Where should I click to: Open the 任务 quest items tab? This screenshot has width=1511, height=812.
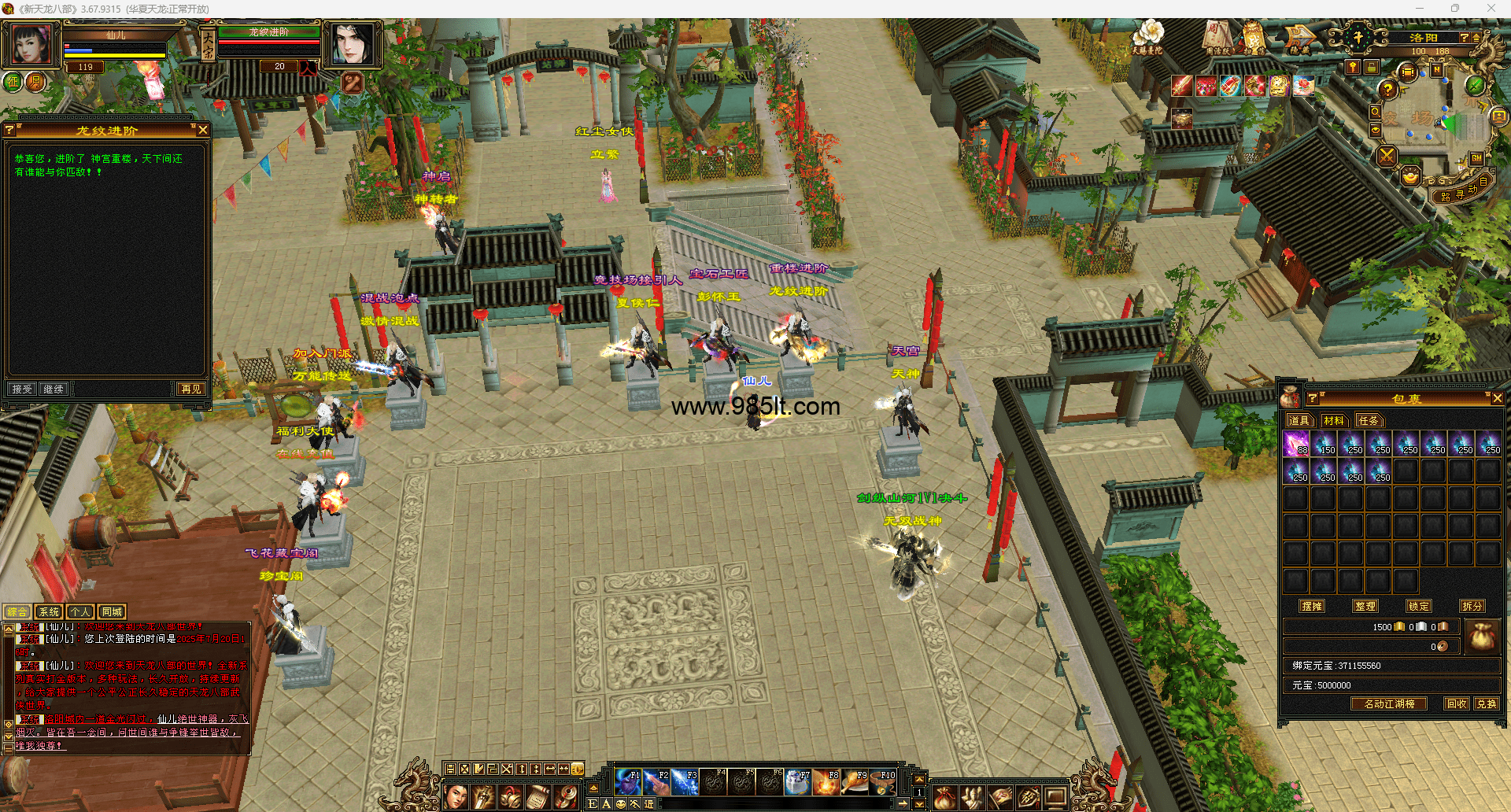coord(1369,421)
